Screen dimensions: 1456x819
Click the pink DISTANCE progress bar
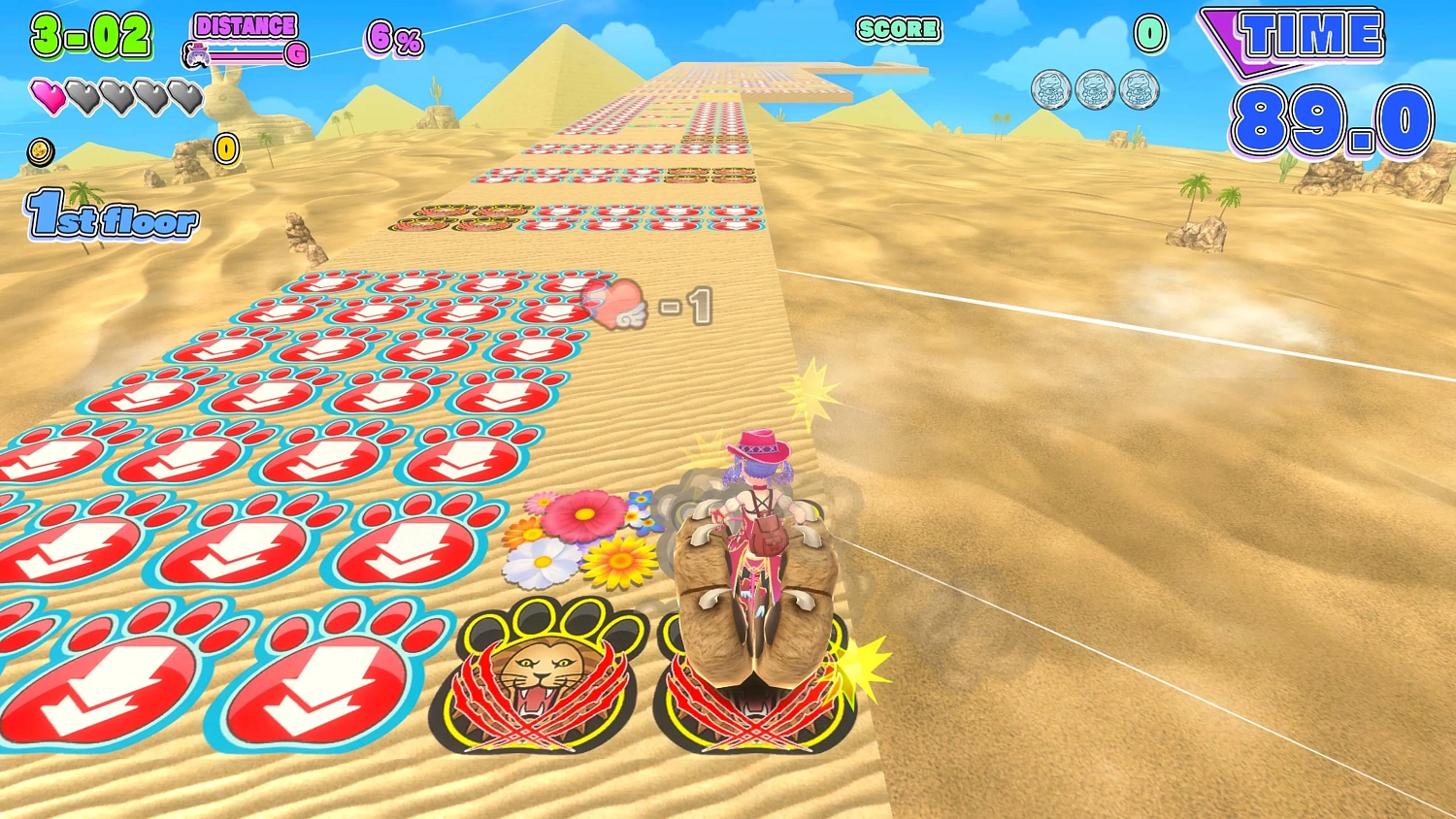[248, 55]
